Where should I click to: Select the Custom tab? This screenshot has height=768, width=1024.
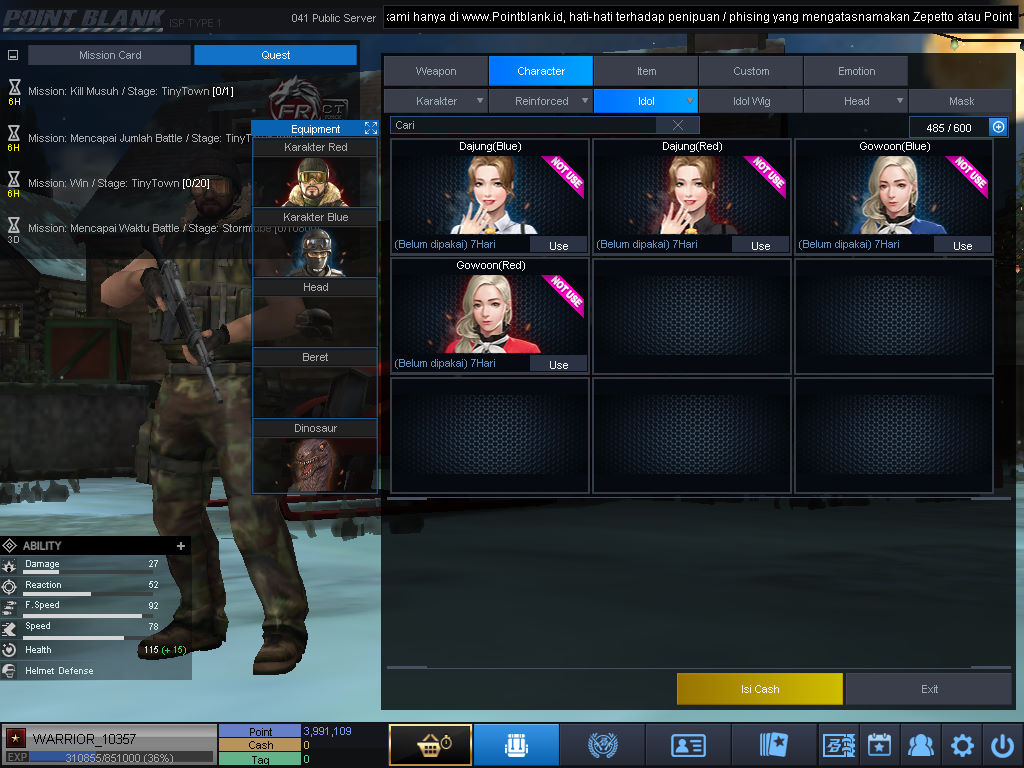[x=751, y=71]
